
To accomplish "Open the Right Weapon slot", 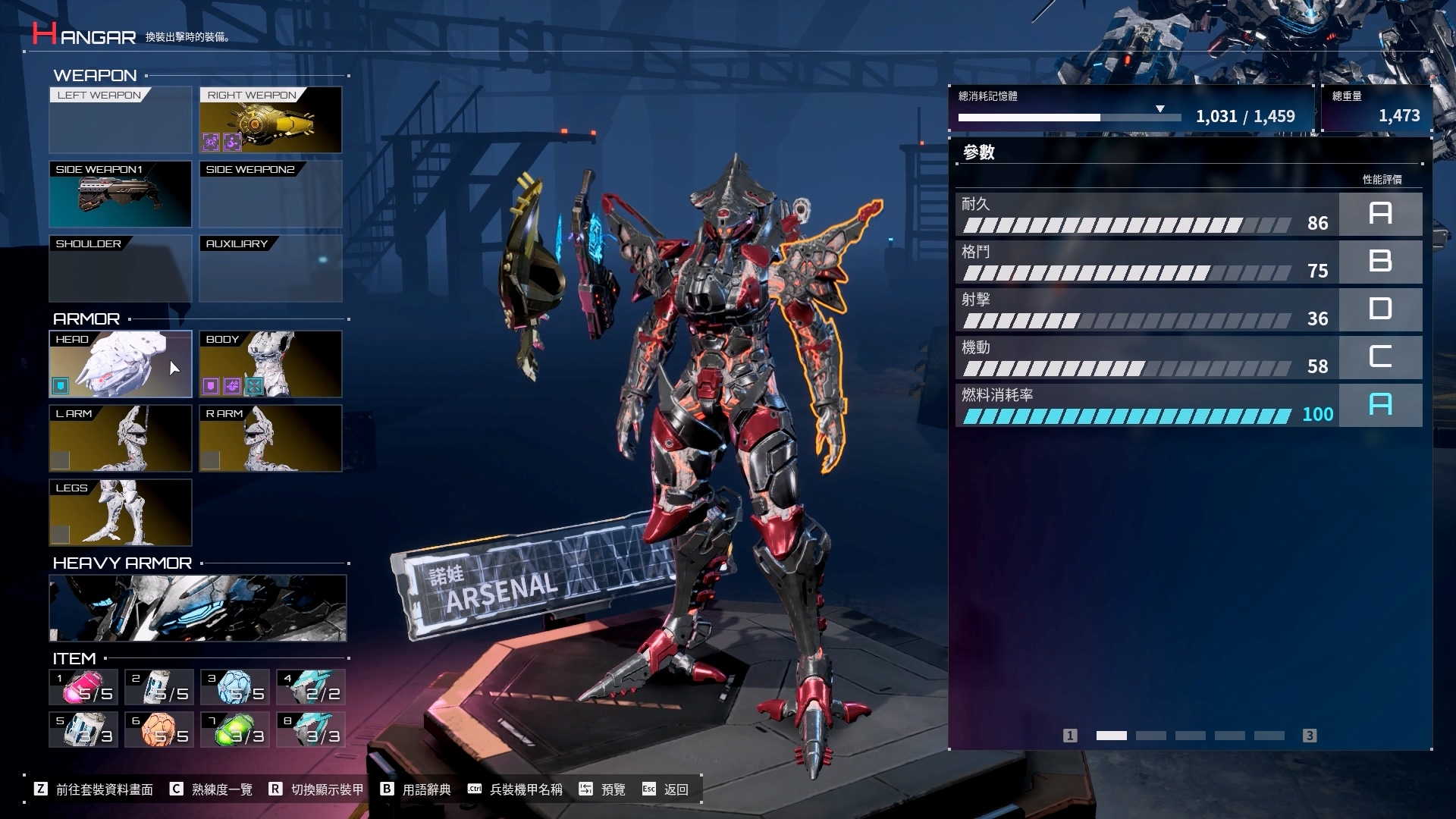I will (270, 120).
